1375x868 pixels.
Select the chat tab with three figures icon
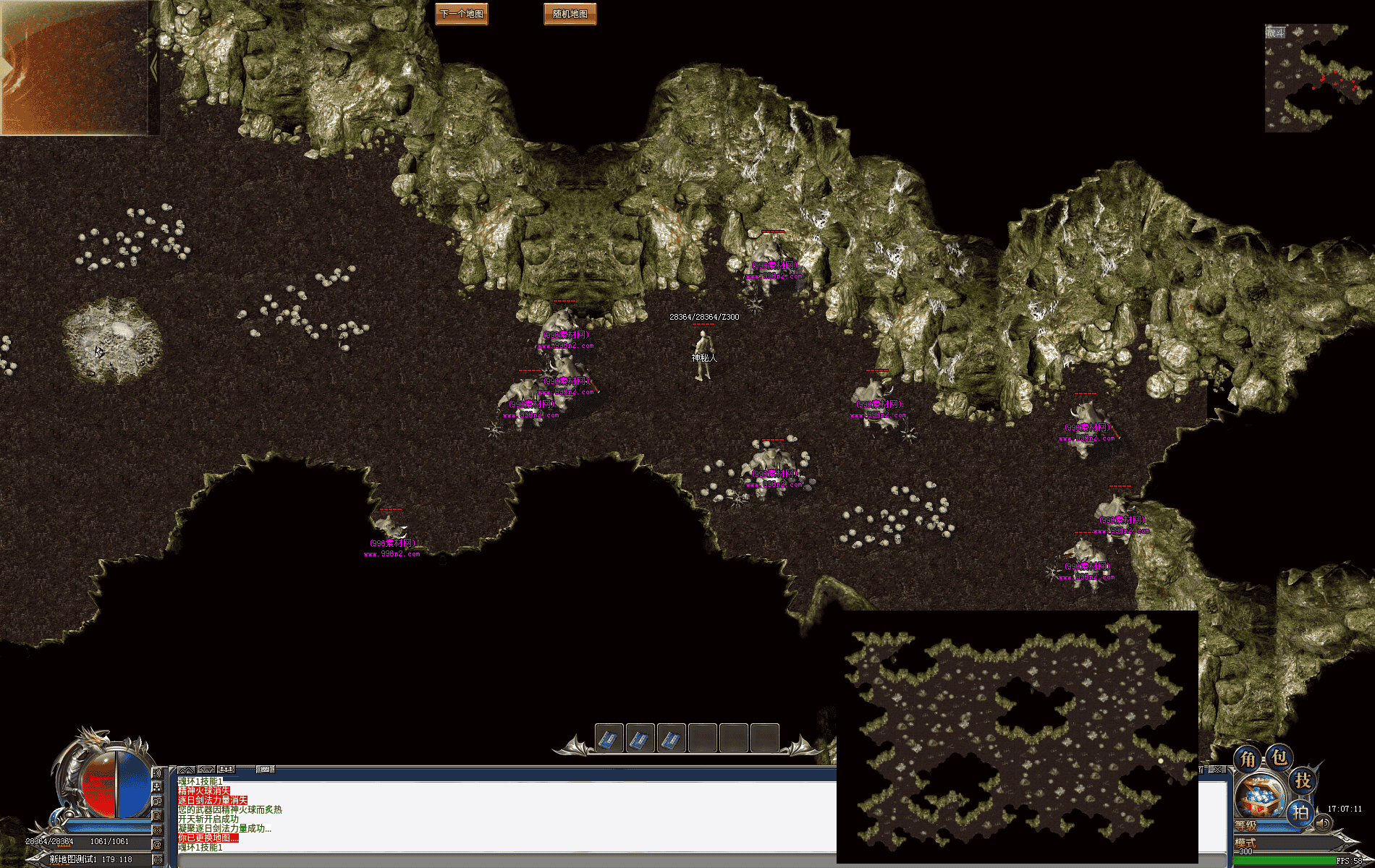coord(227,770)
